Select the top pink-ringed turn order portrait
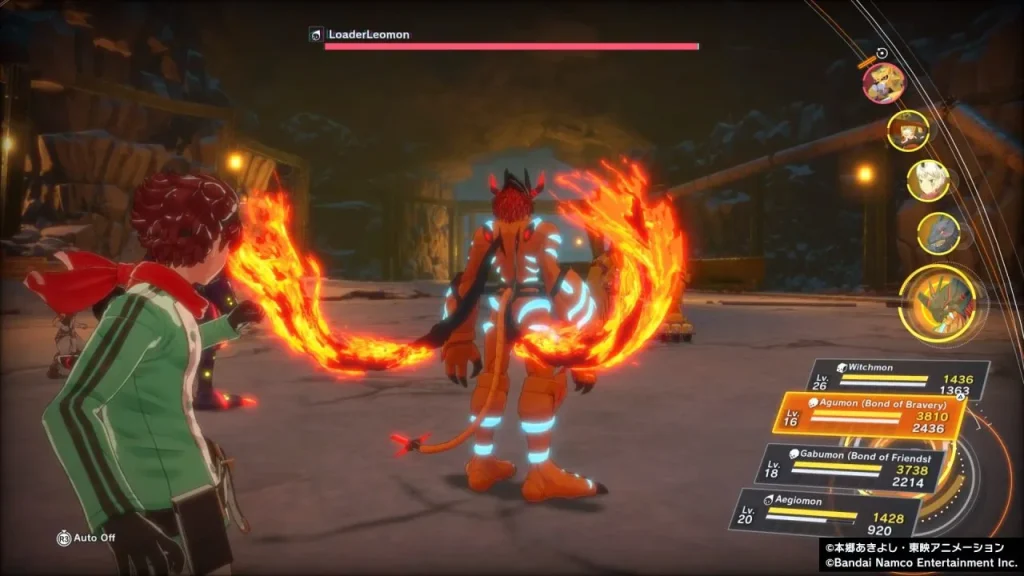 click(884, 83)
